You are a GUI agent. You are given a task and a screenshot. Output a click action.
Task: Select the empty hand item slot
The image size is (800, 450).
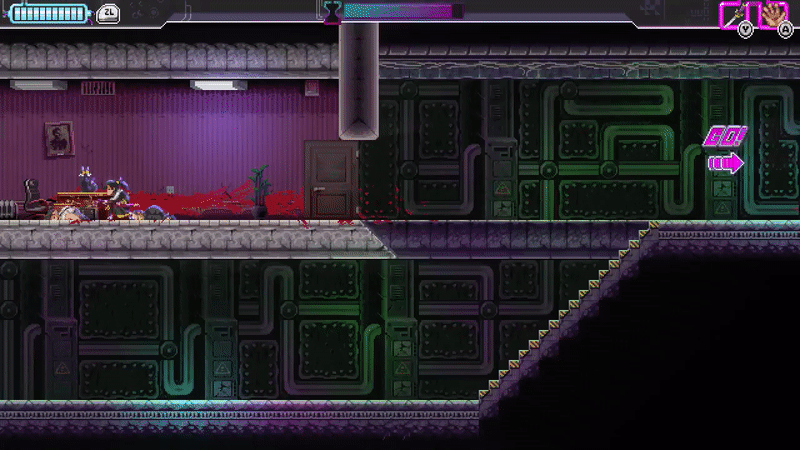(x=774, y=14)
